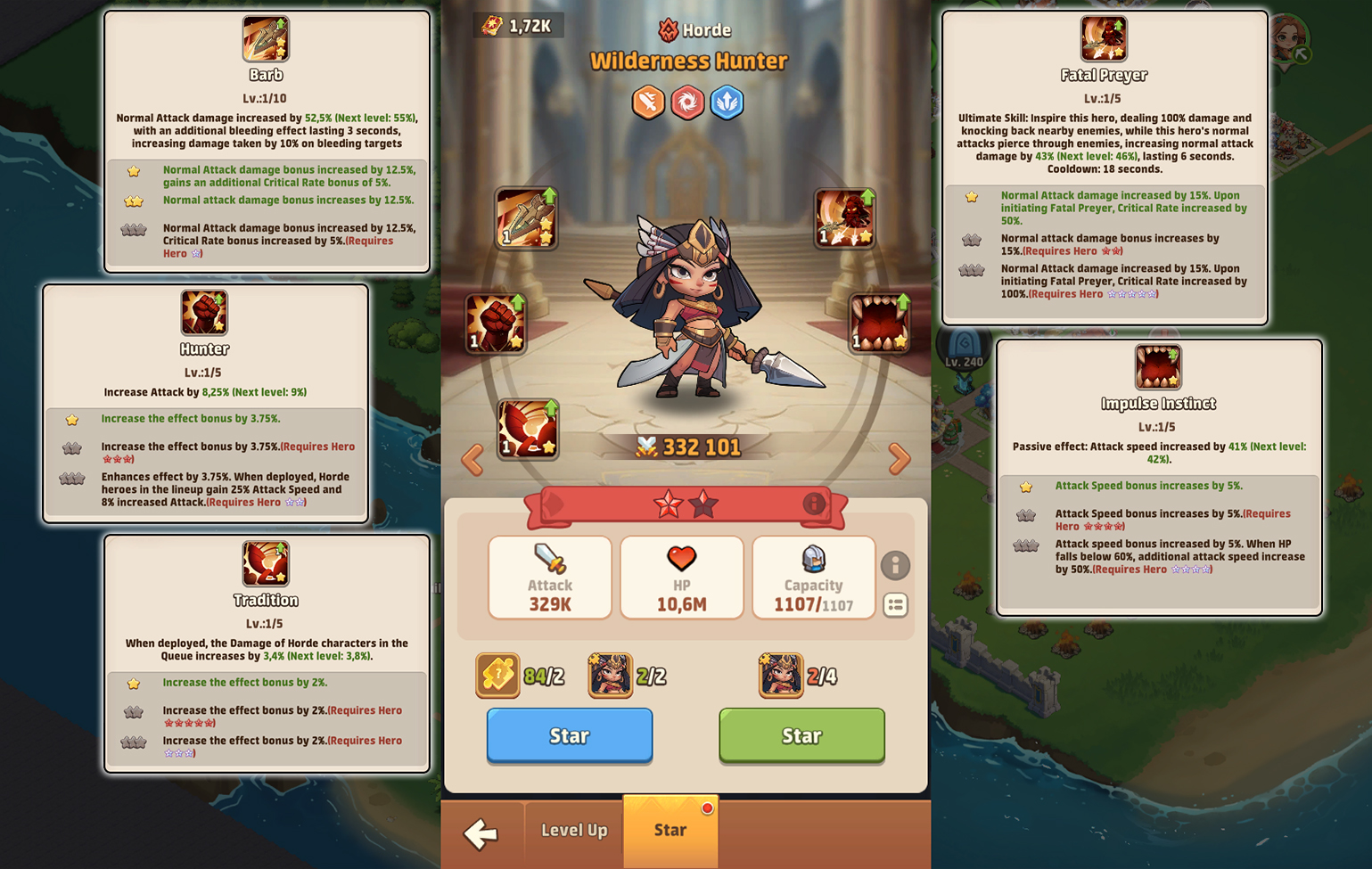Select the Tradition skill icon

[528, 430]
